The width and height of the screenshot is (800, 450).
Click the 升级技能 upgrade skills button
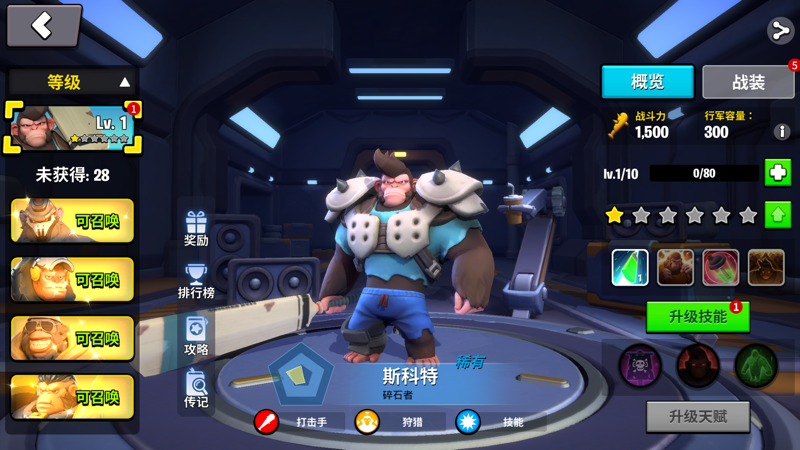697,317
